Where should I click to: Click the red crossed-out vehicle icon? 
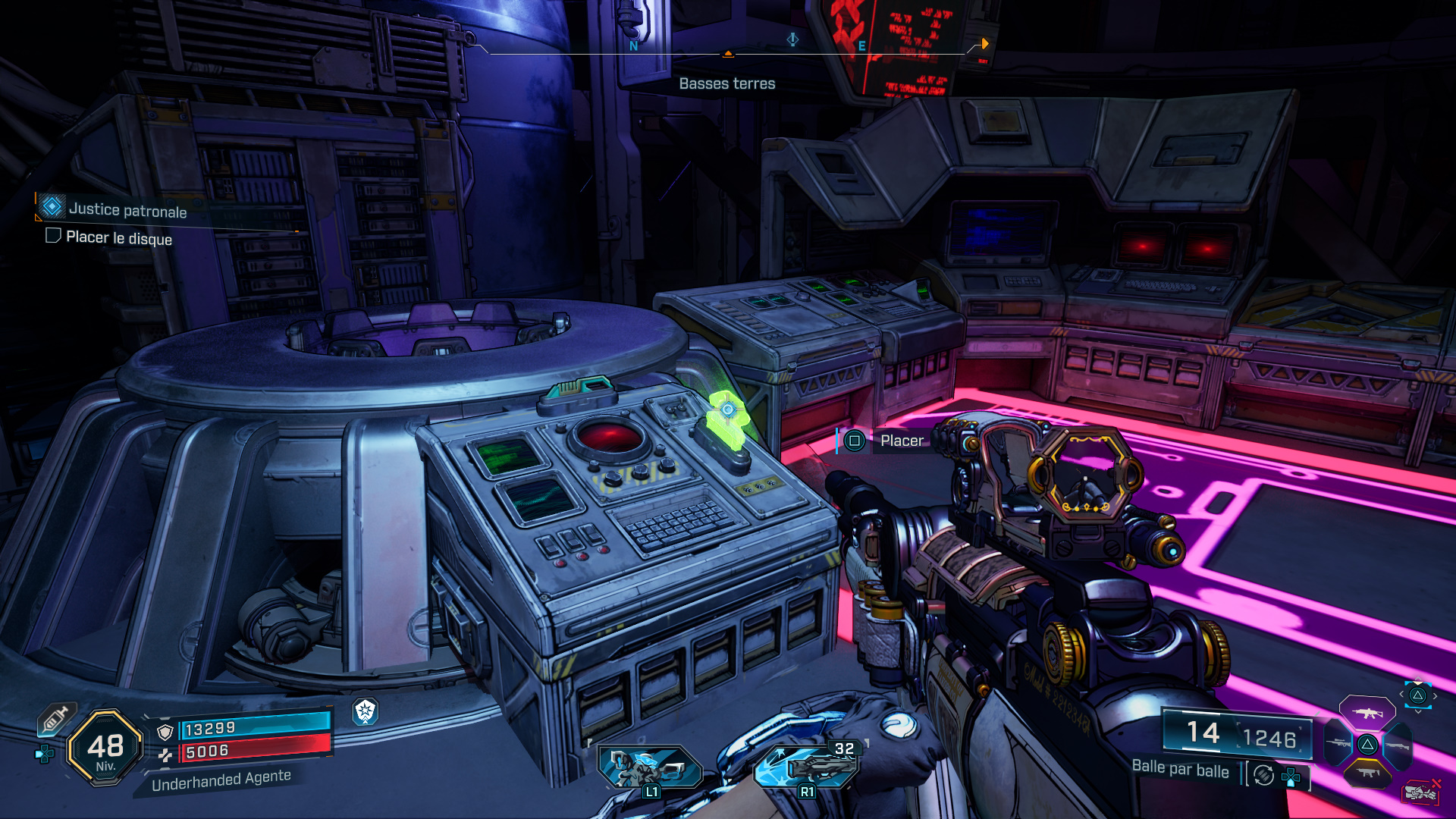(x=1420, y=792)
